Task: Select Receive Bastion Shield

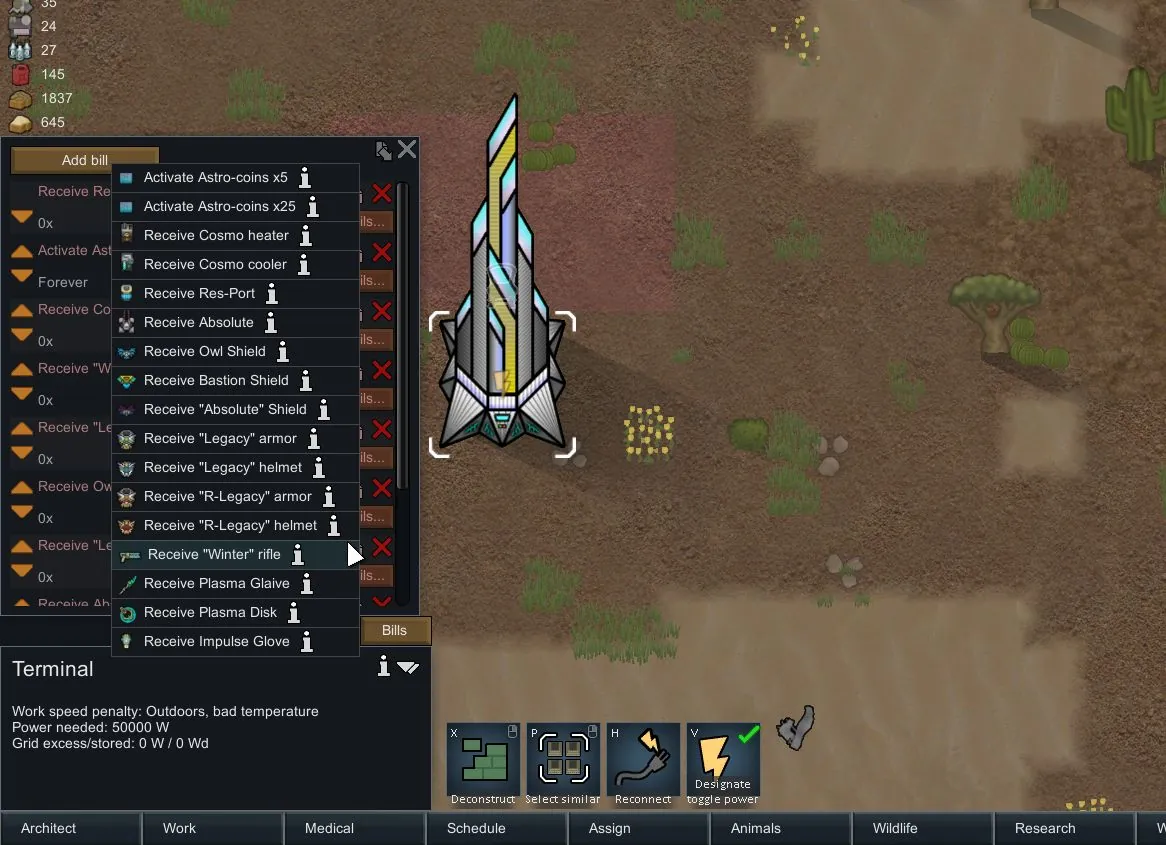Action: pos(216,381)
